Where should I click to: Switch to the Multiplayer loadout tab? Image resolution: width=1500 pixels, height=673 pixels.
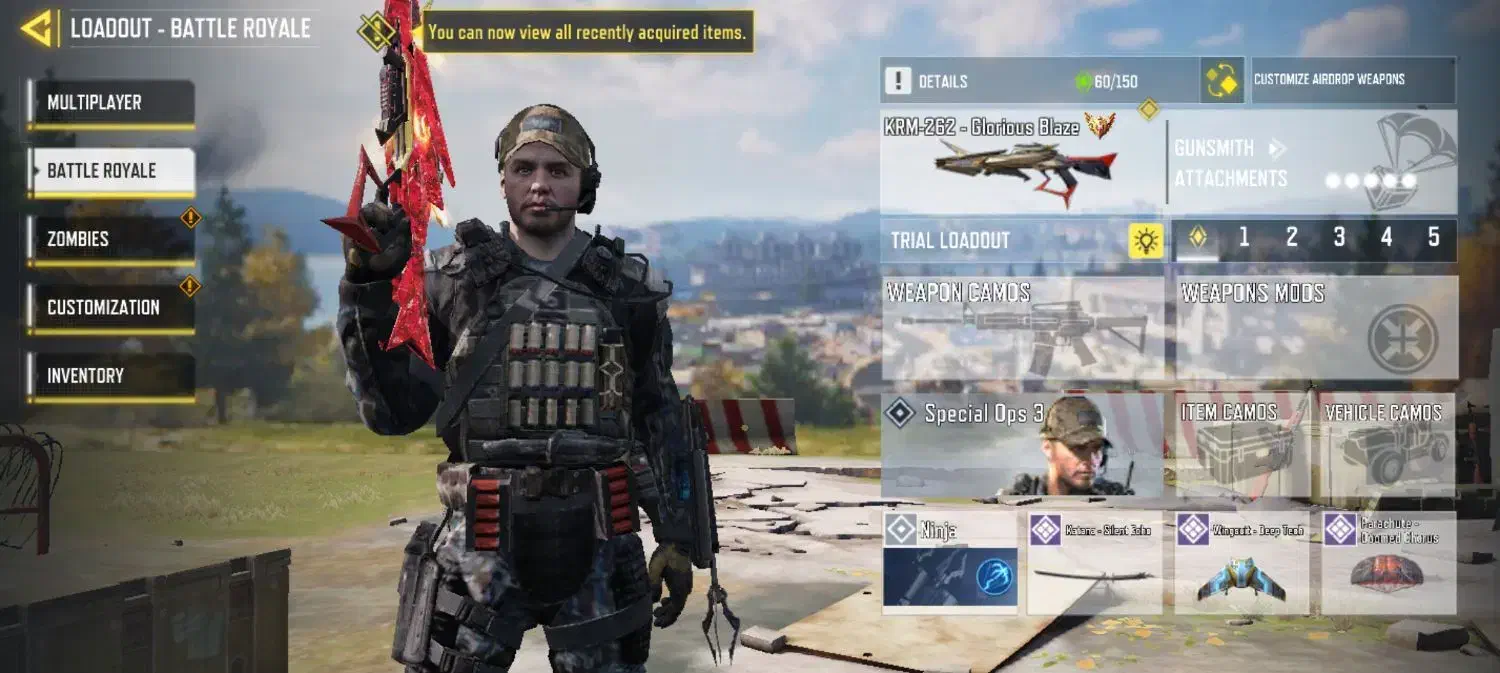pos(111,103)
